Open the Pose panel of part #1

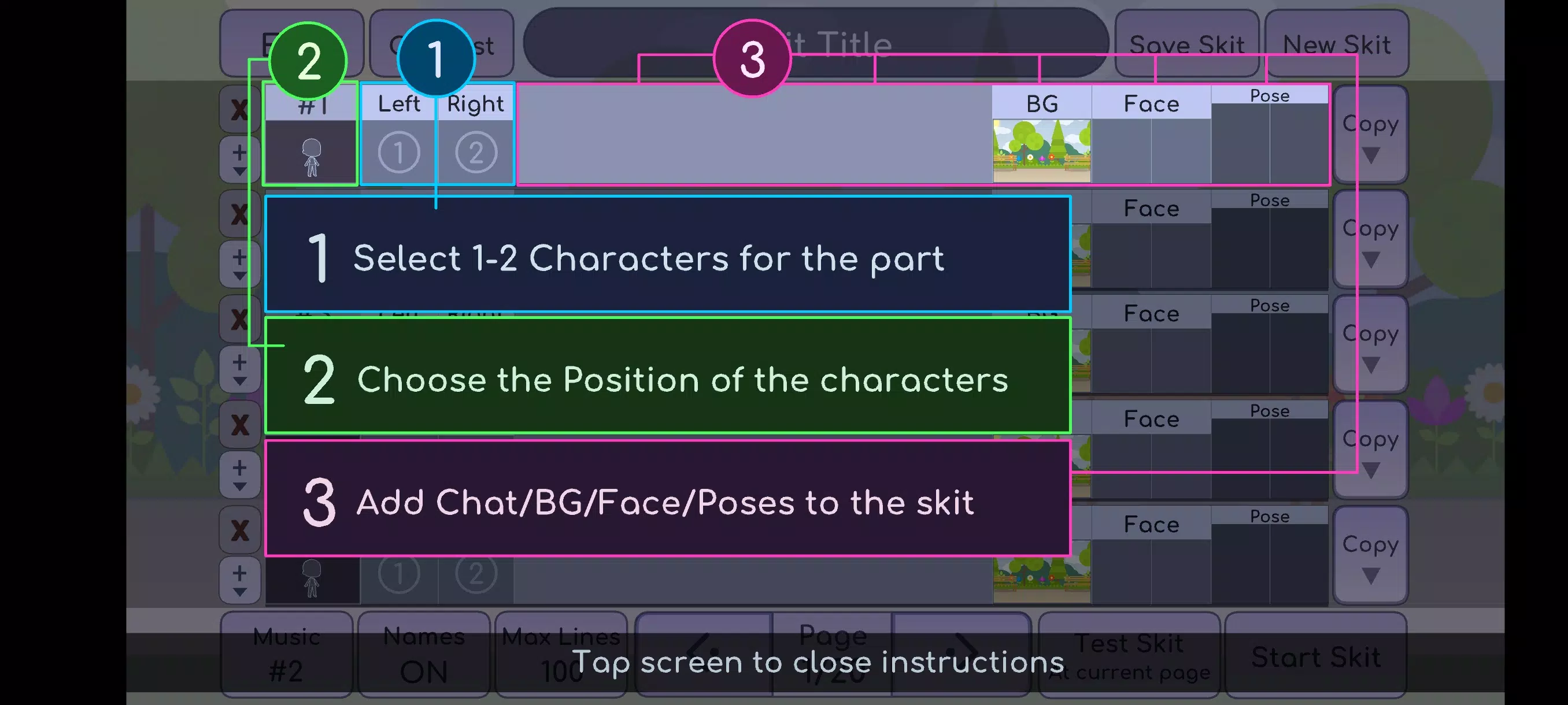click(x=1270, y=96)
